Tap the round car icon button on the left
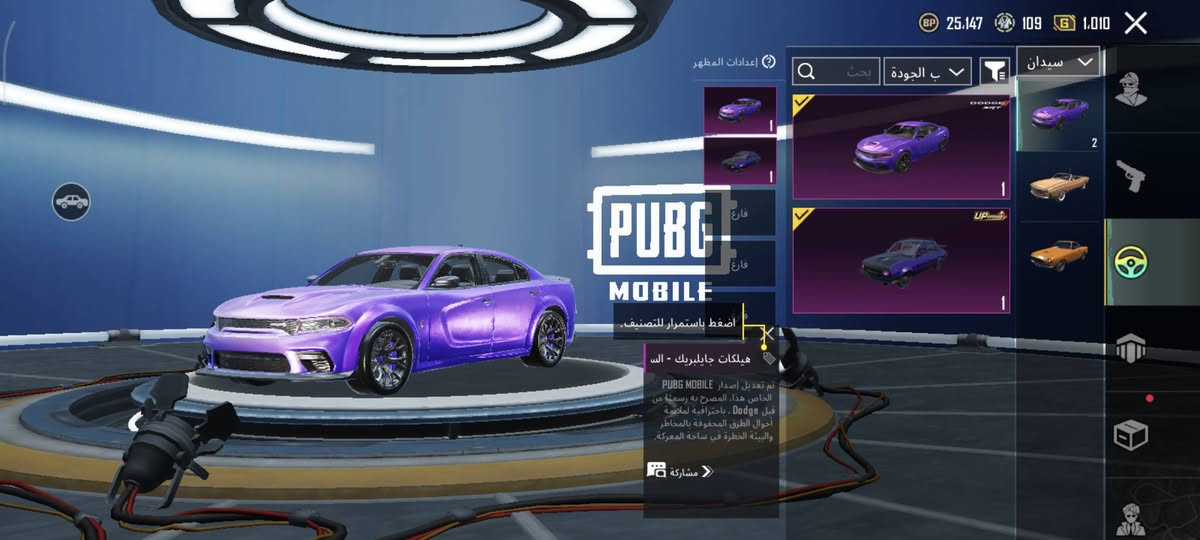The image size is (1200, 540). (x=71, y=202)
